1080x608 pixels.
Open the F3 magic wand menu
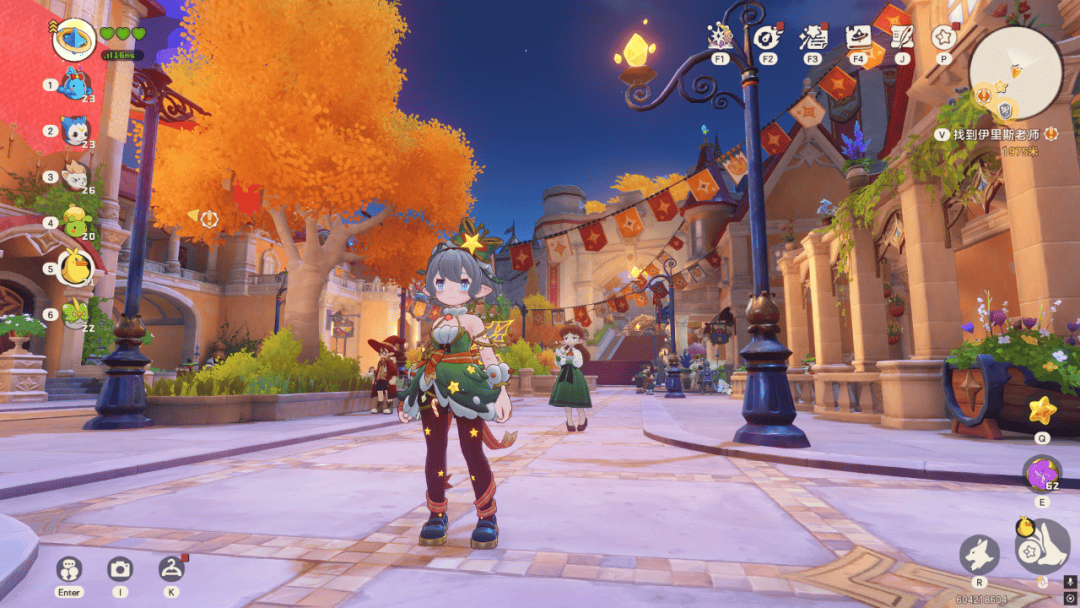812,37
